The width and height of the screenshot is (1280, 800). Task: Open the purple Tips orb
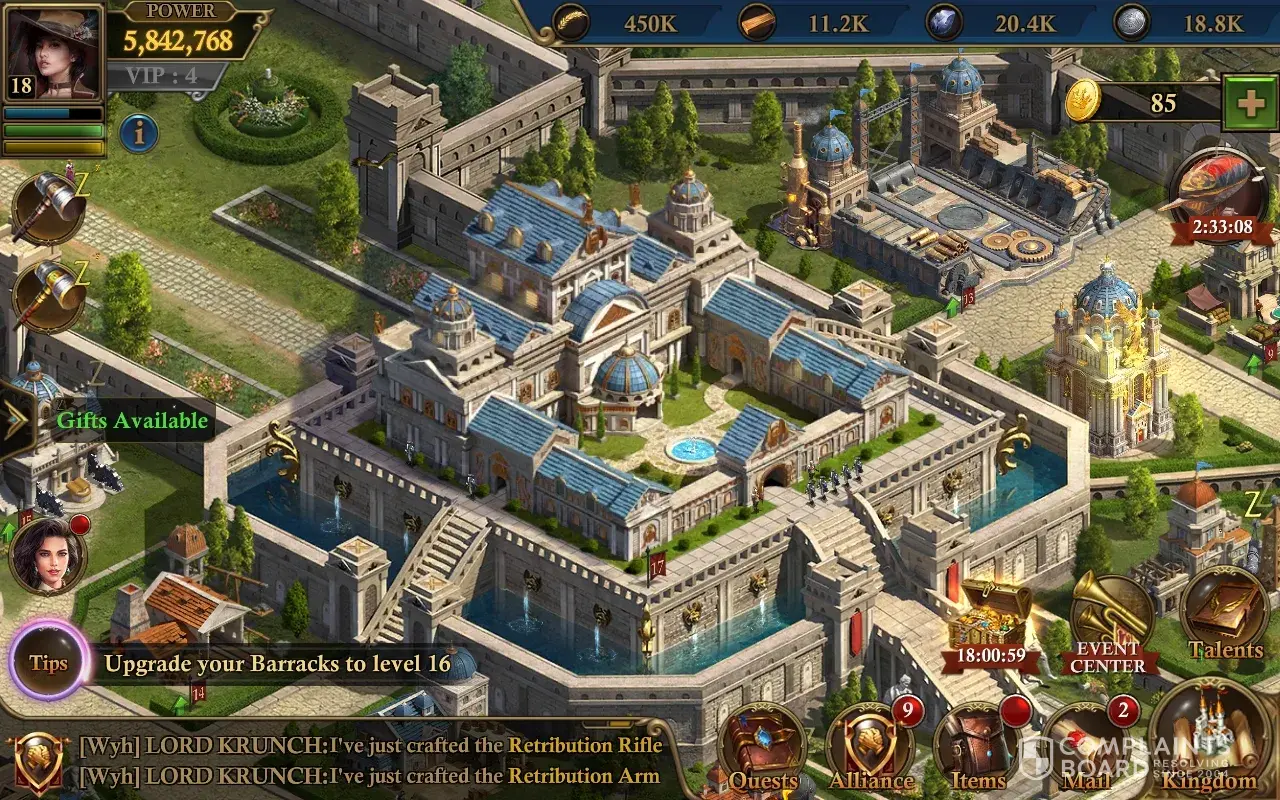48,662
